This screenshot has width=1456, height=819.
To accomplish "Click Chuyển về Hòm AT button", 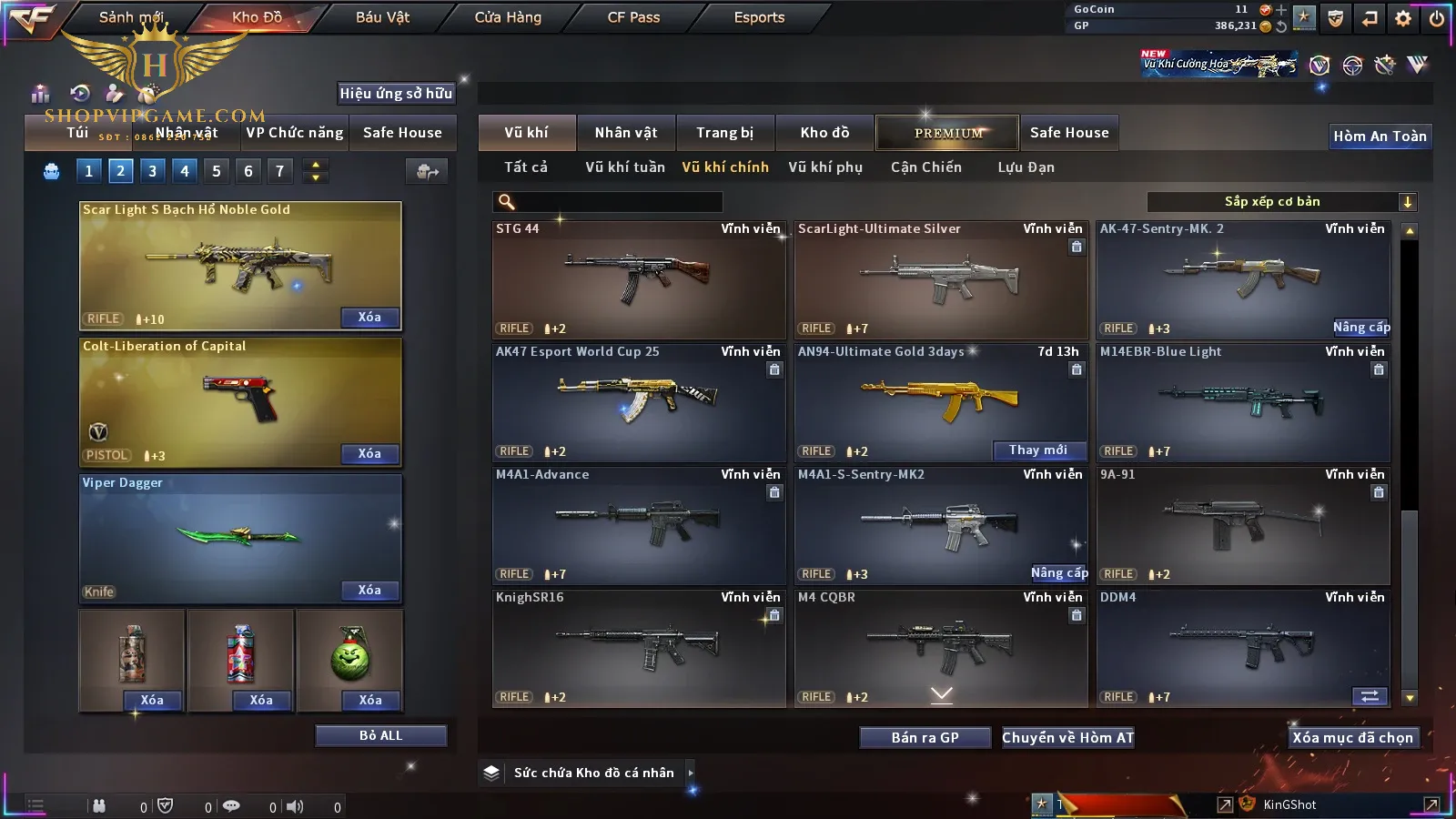I will pyautogui.click(x=1067, y=738).
